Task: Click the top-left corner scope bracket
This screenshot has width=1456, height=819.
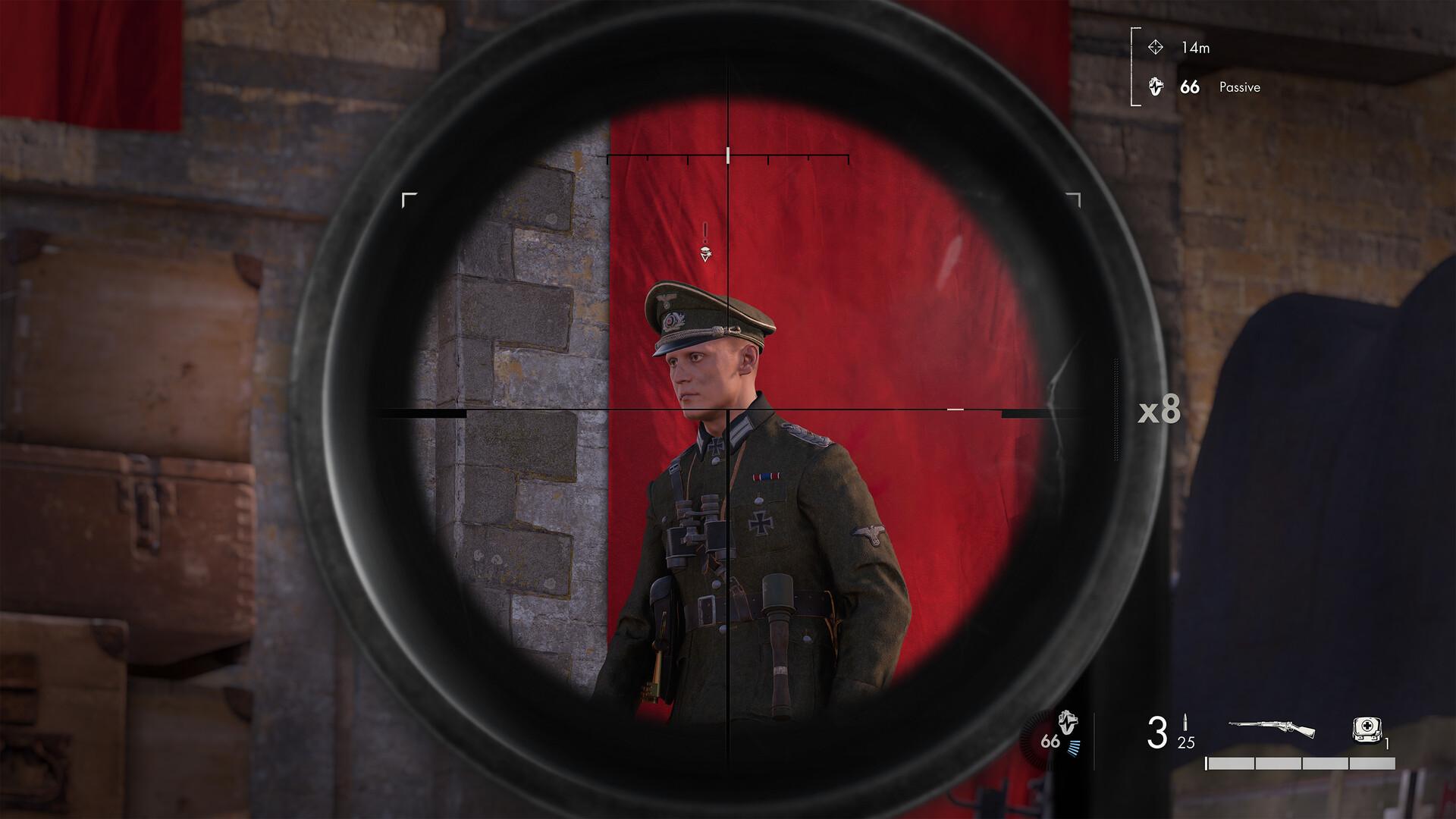Action: [410, 199]
